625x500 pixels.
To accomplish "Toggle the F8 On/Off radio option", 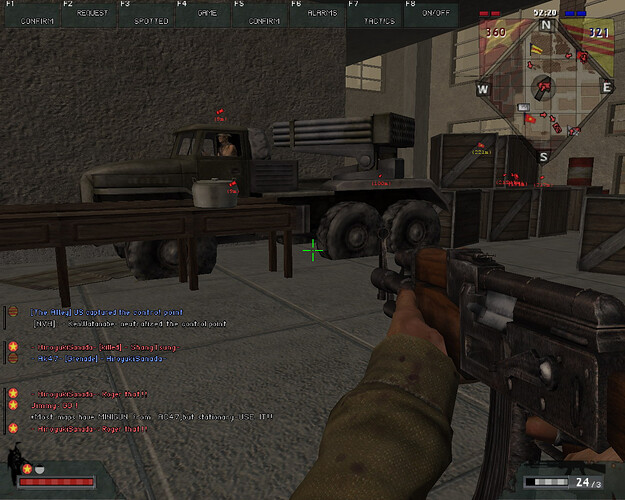I will (434, 13).
